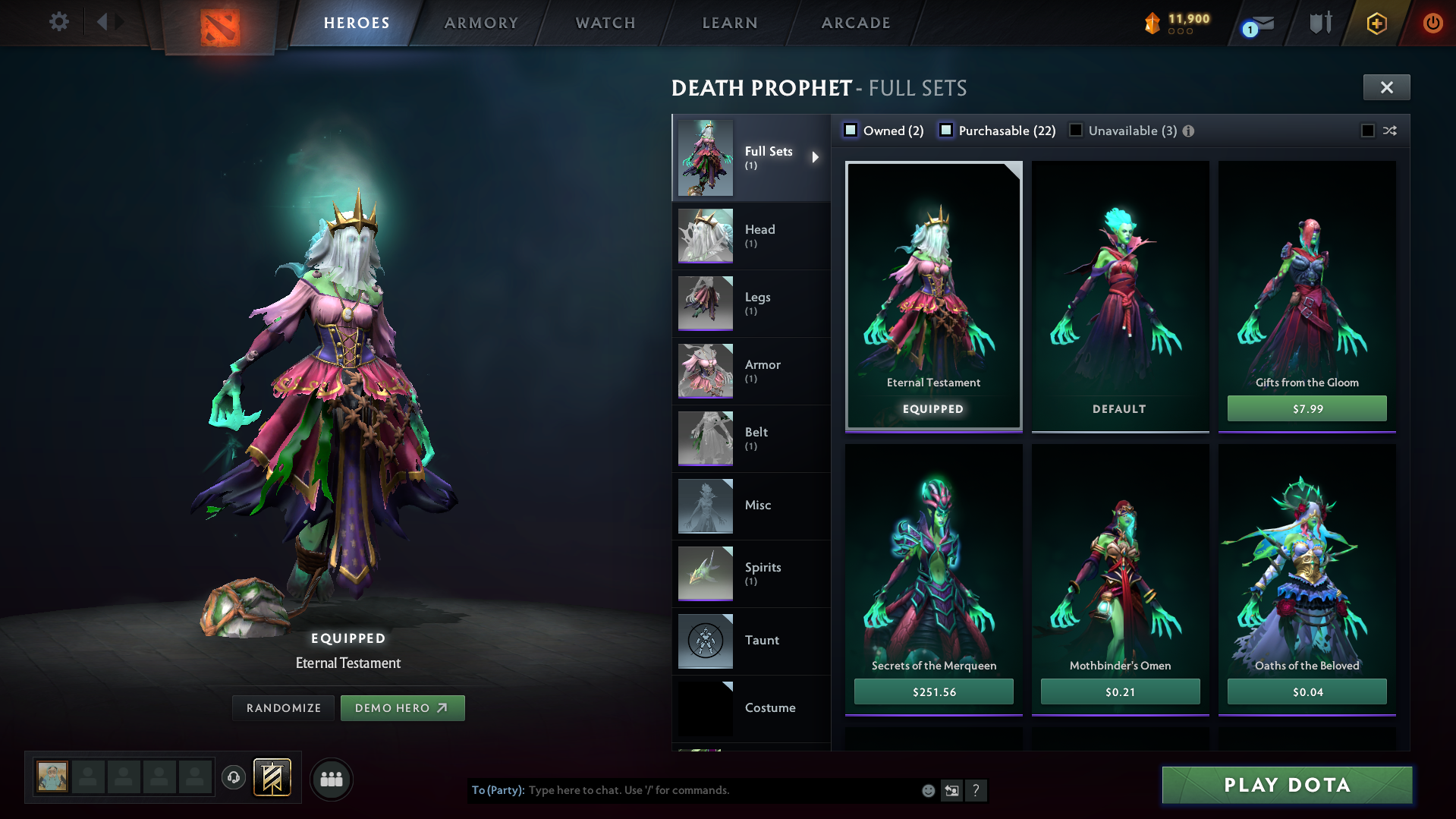Click the RANDOMIZE button

click(283, 707)
